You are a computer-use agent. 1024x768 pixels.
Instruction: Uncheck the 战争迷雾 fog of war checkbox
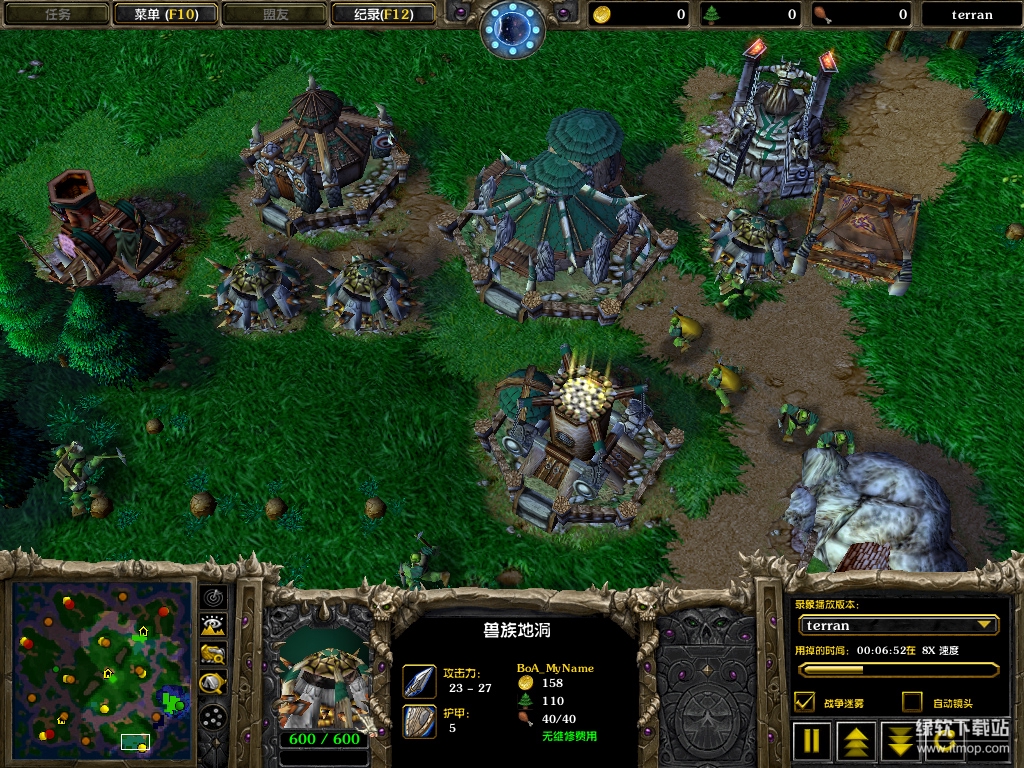tap(804, 702)
